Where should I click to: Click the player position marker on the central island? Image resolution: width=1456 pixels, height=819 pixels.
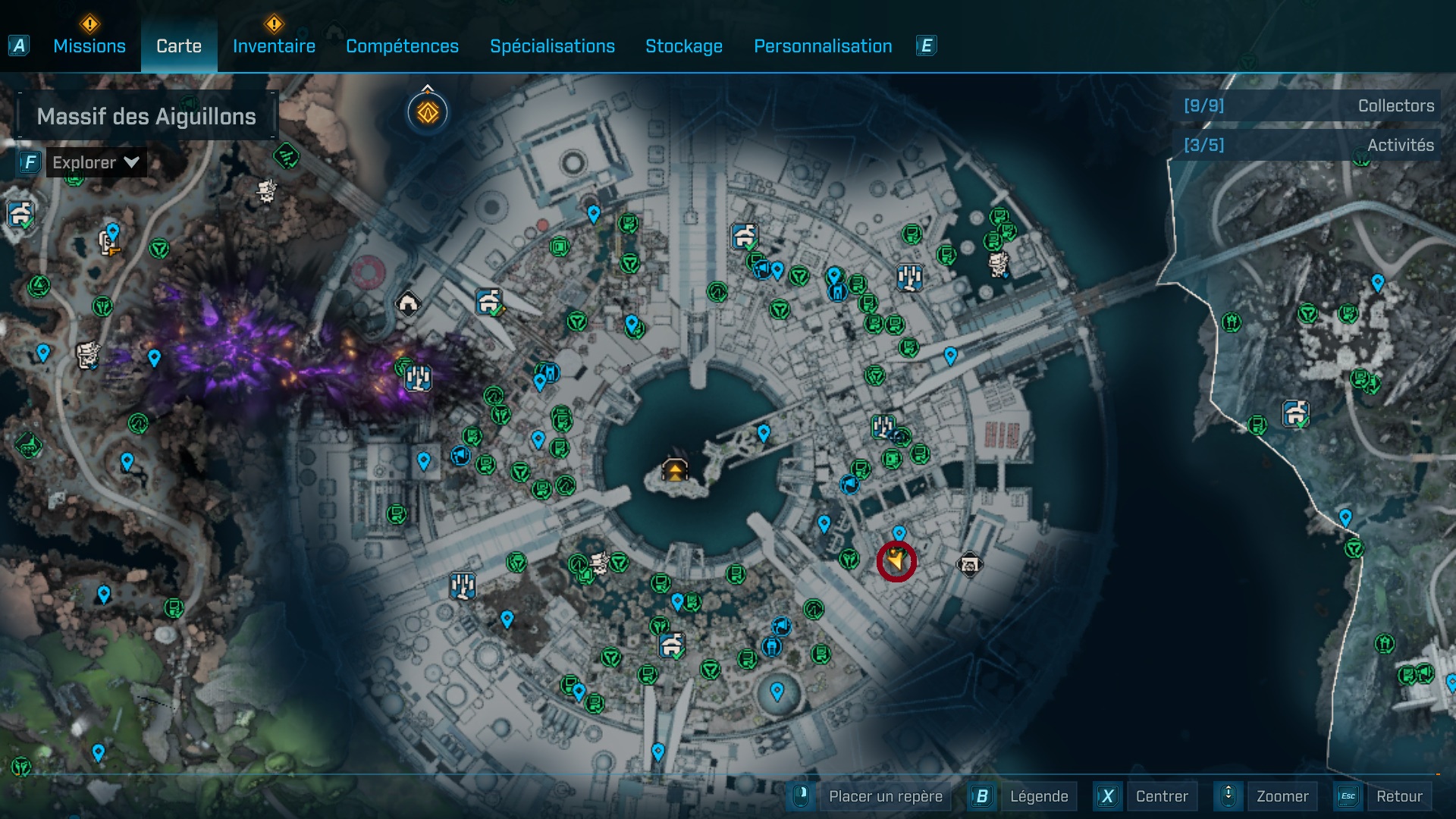pyautogui.click(x=673, y=471)
